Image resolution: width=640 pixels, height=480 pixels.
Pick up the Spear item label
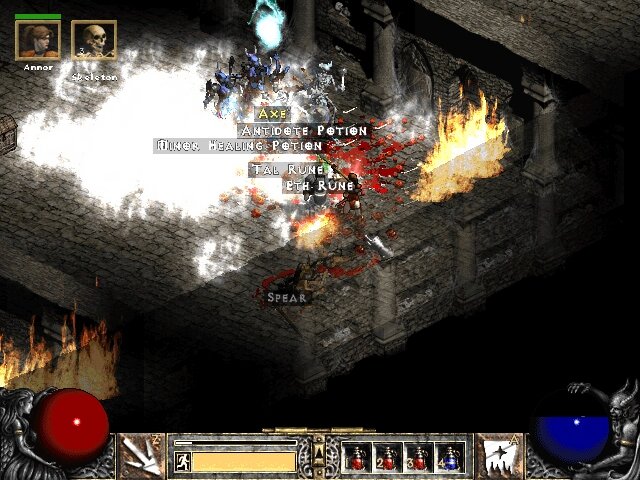287,297
